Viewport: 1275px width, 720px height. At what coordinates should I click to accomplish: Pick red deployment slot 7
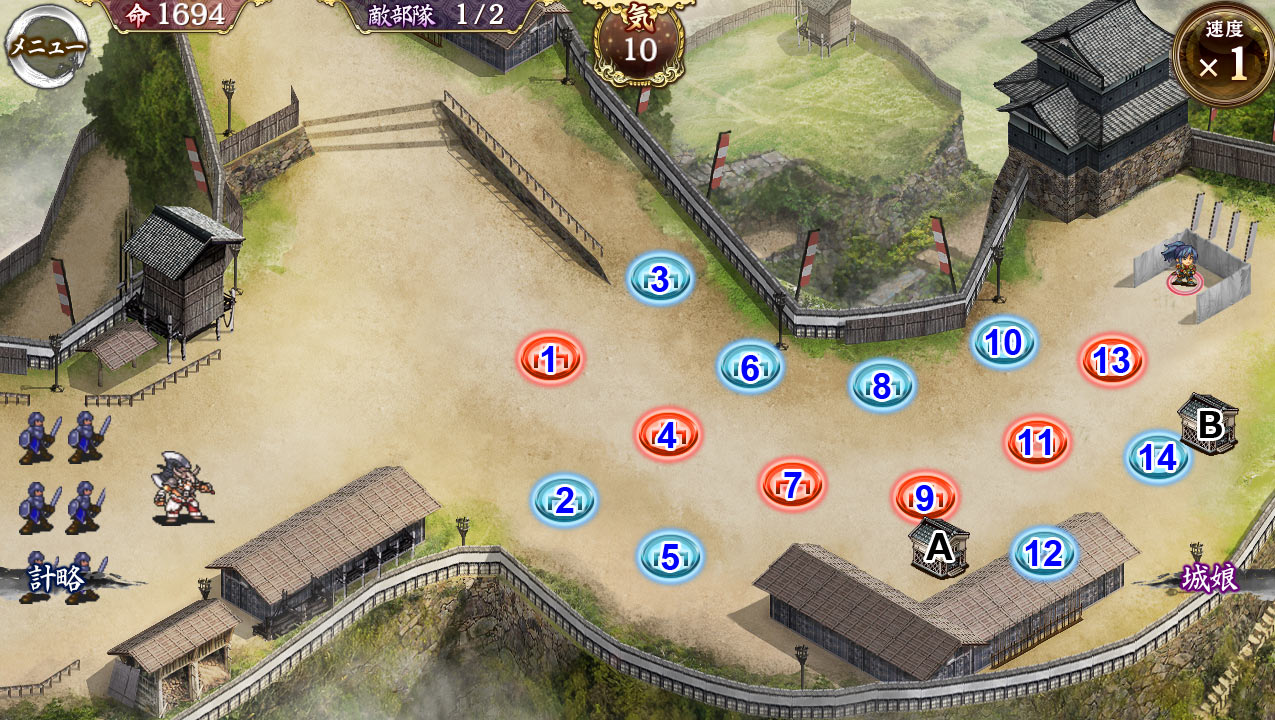pos(792,485)
